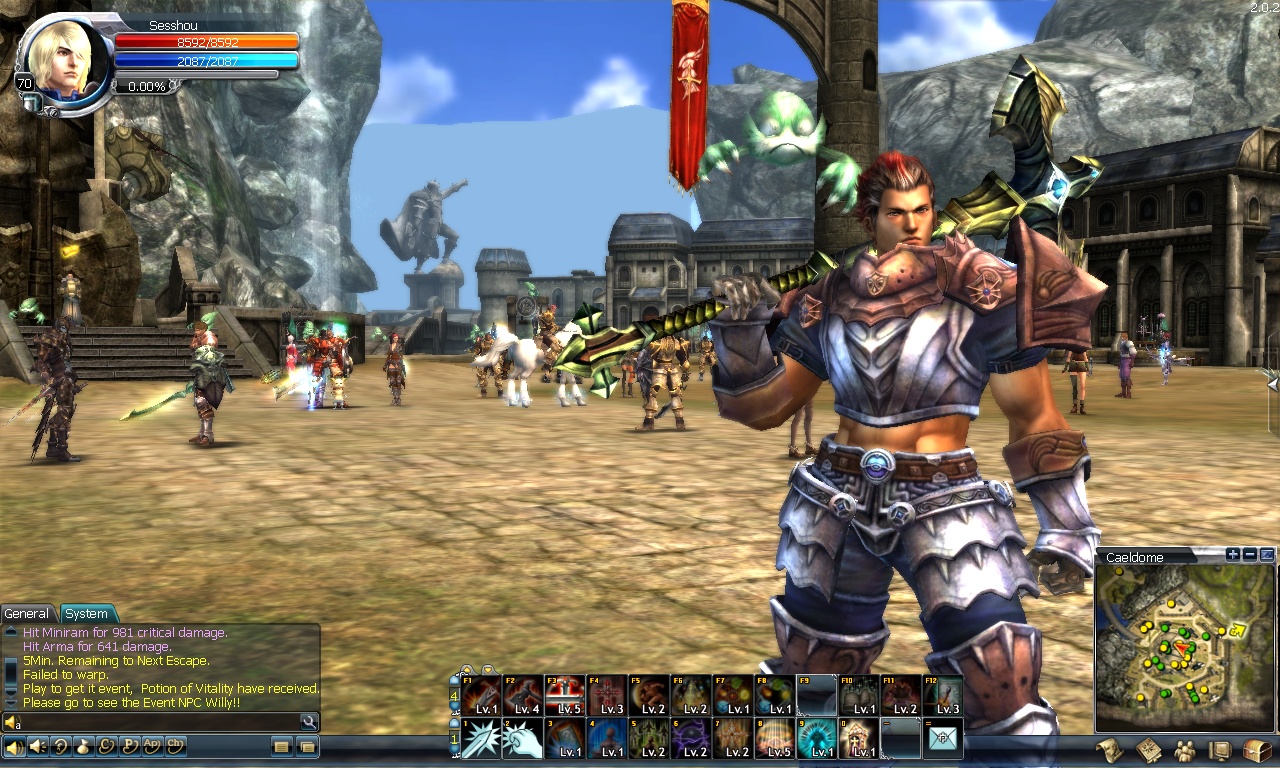Zoom in the Caeldome minimap
Viewport: 1280px width, 768px height.
pyautogui.click(x=1233, y=555)
